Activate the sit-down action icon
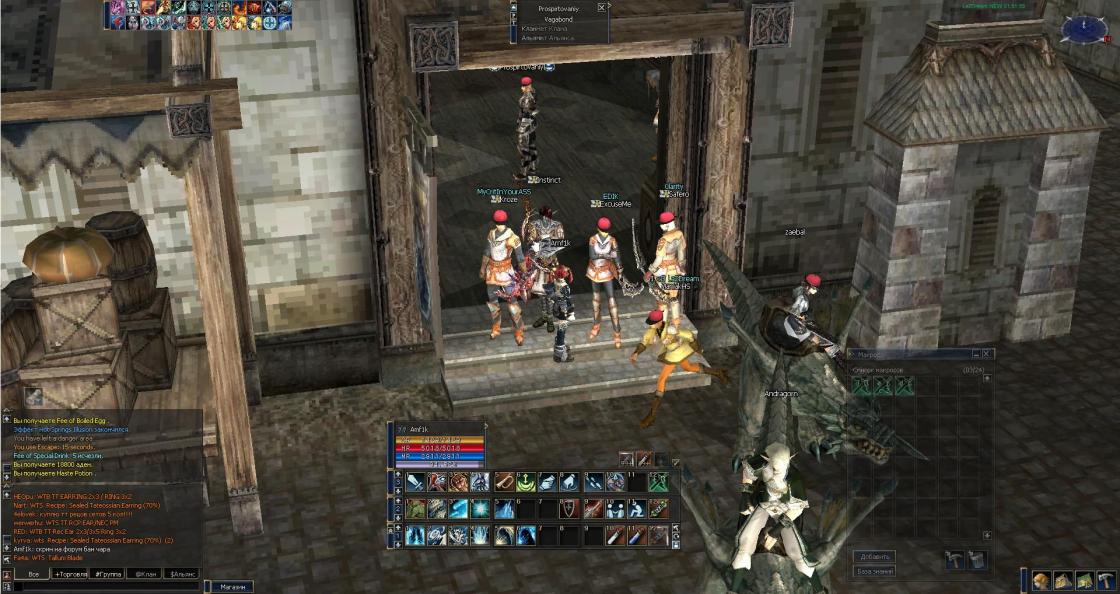 click(637, 509)
